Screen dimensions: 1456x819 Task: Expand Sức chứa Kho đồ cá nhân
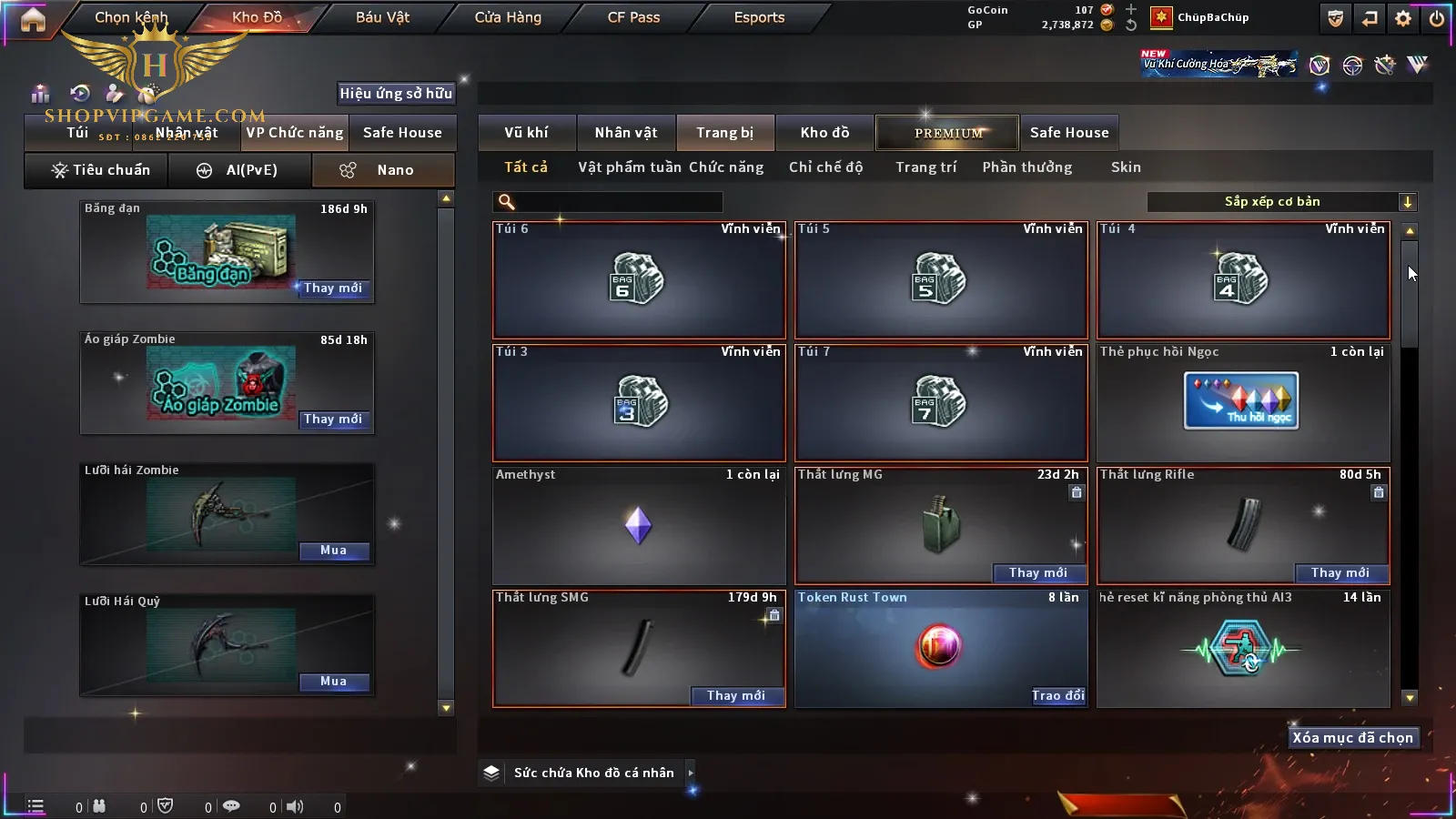691,773
